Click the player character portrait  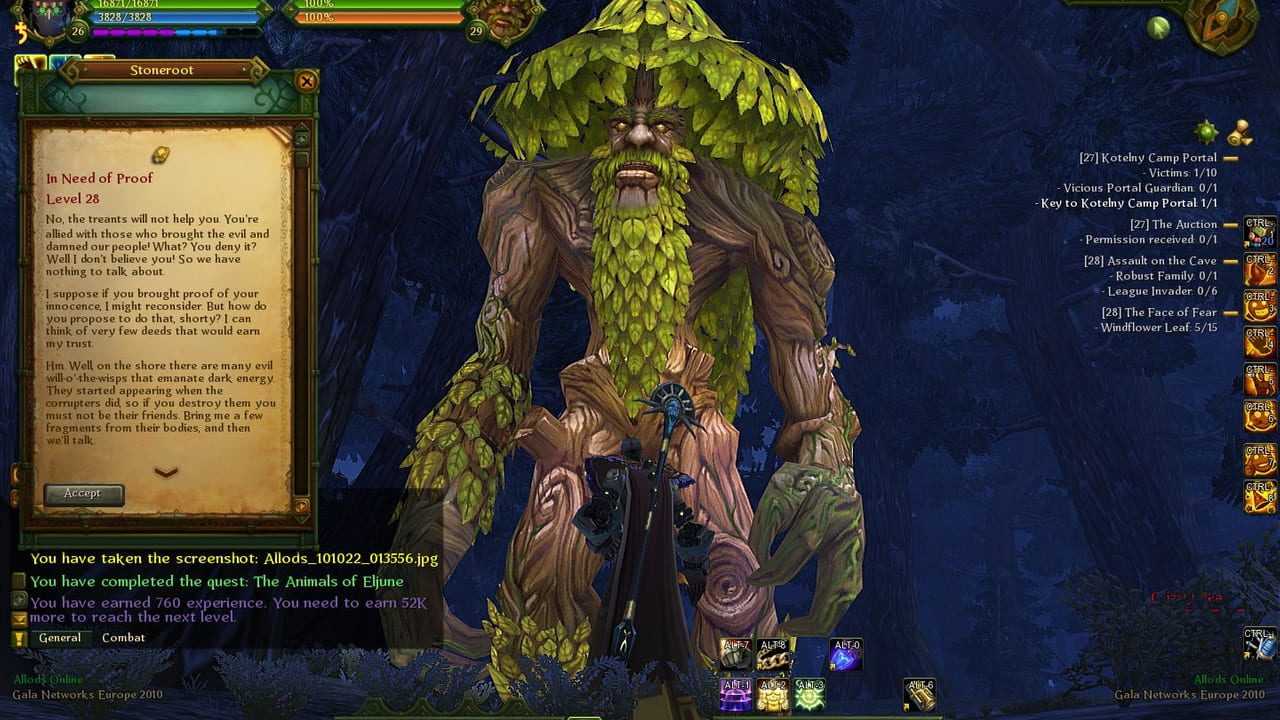pyautogui.click(x=46, y=18)
